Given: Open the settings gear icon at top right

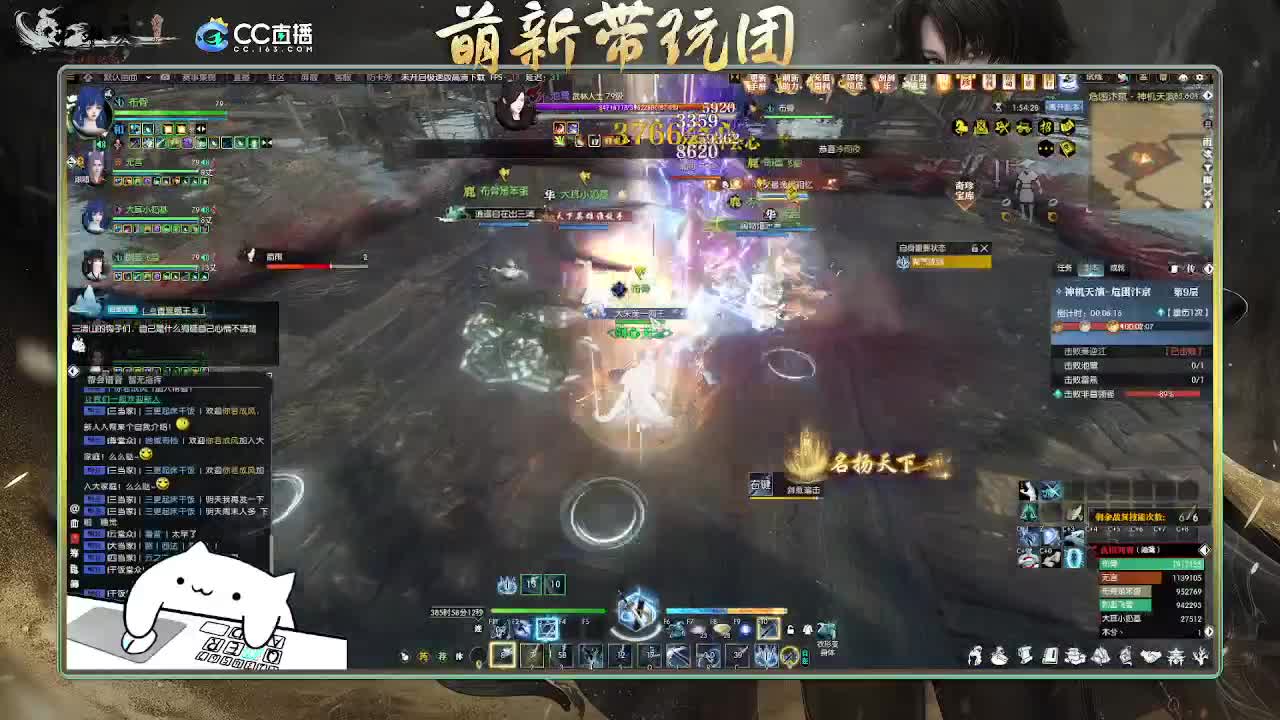Looking at the screenshot, I should tap(1199, 76).
